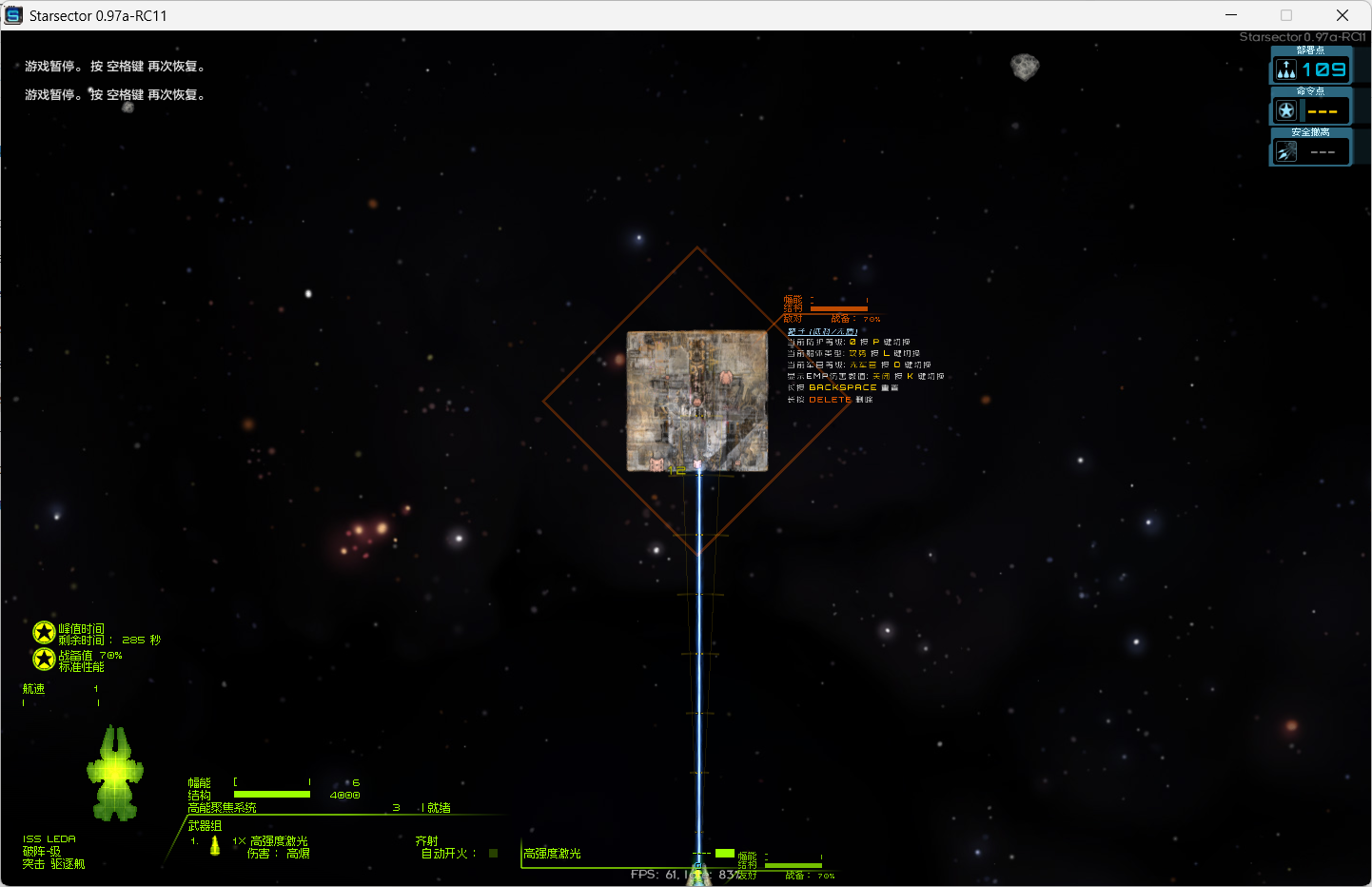This screenshot has height=887, width=1372.
Task: Select the safe retreat icon
Action: pos(1286,151)
